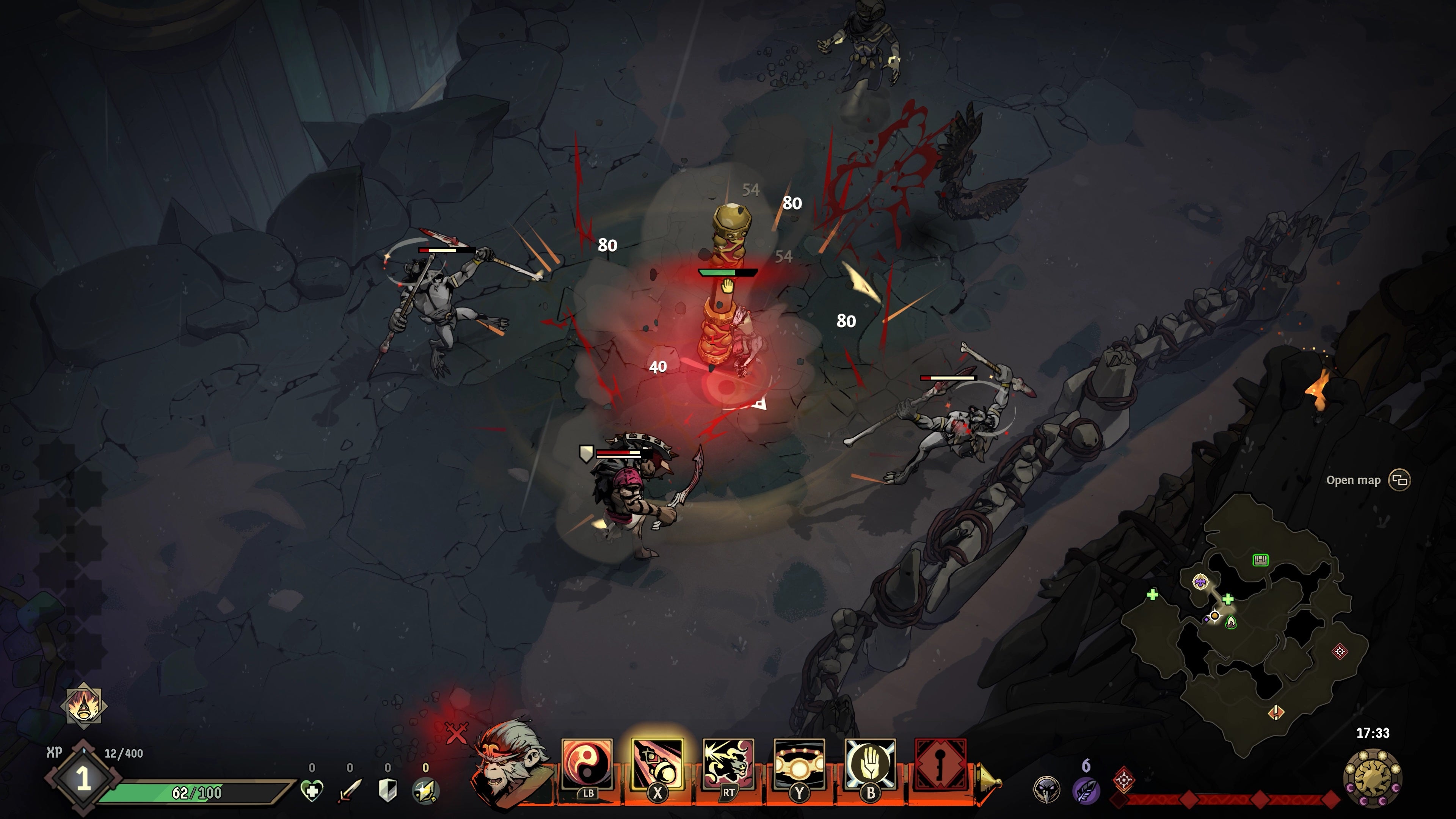Activate the golden headband ability
The width and height of the screenshot is (1456, 819).
tap(799, 764)
